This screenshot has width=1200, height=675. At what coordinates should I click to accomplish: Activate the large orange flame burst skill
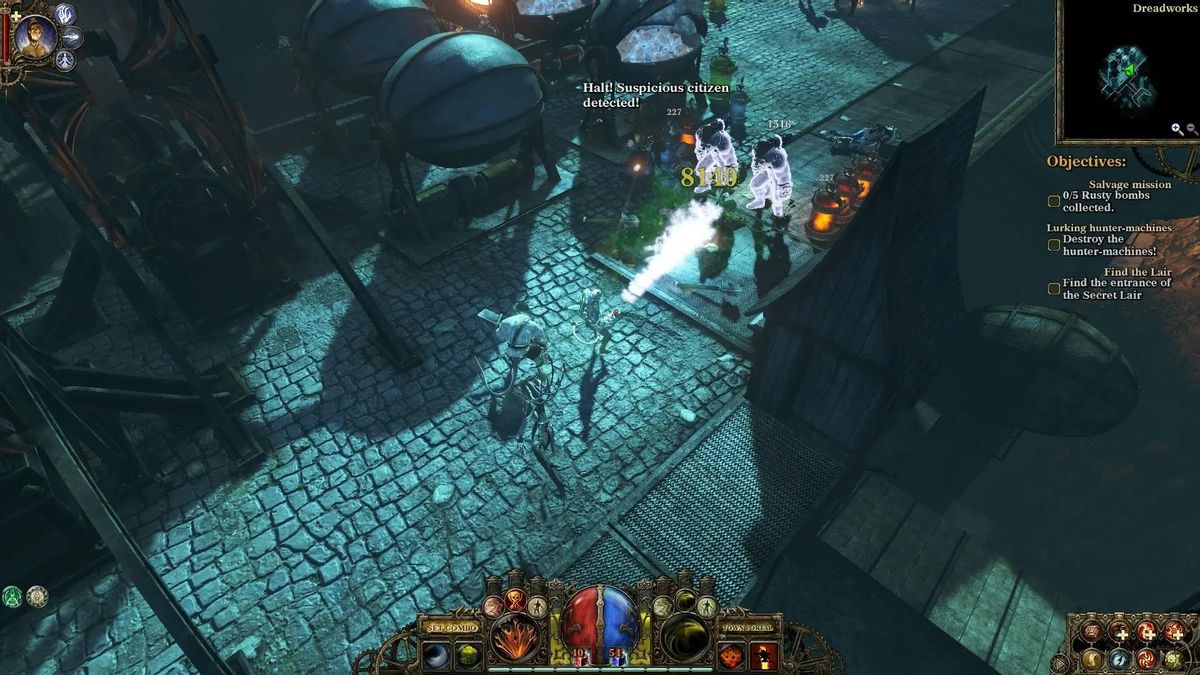click(516, 638)
